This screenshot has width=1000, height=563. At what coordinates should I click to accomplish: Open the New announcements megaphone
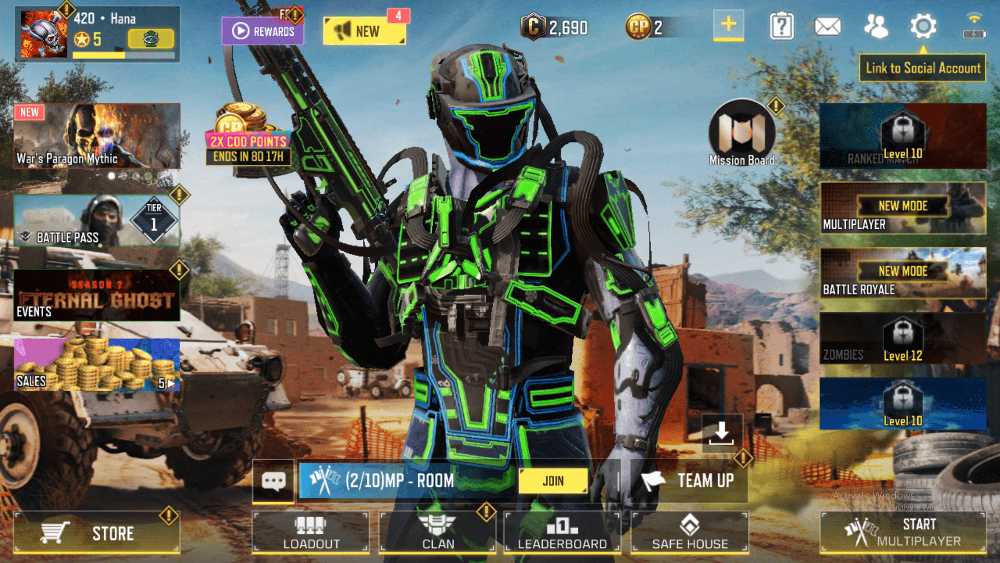(364, 31)
